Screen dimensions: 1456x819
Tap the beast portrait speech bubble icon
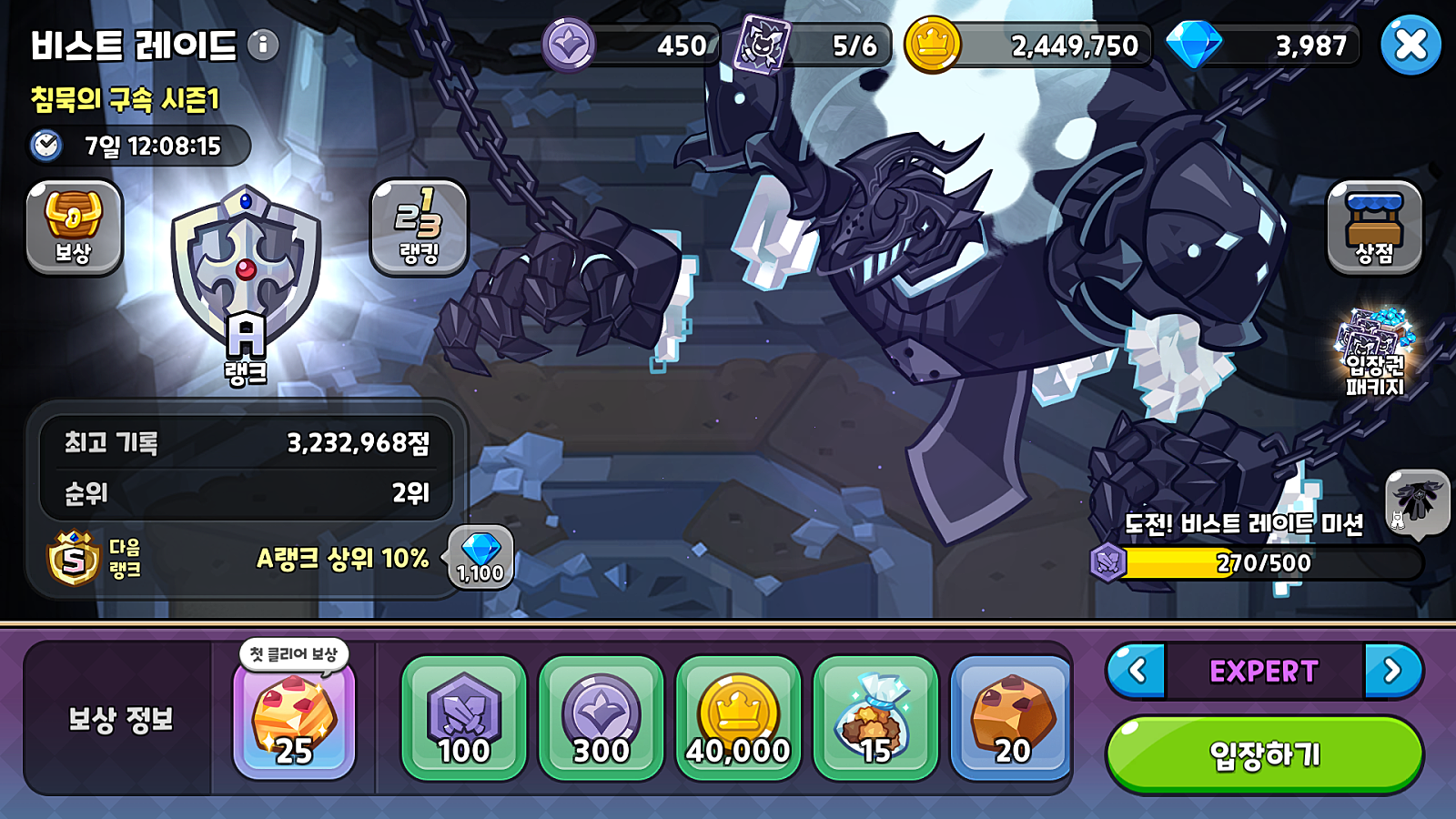1416,500
